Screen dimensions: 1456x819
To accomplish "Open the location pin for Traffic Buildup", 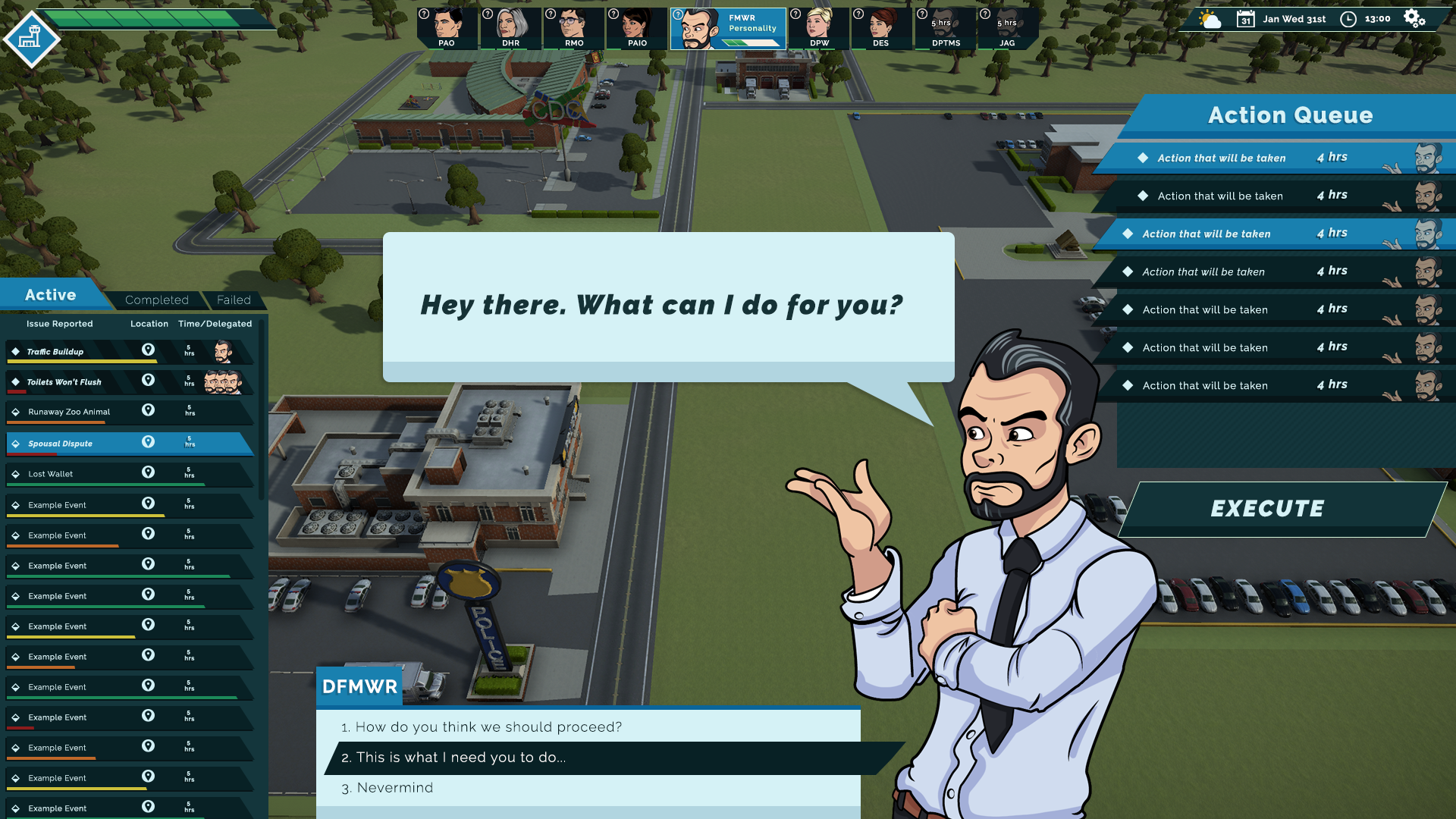I will coord(149,350).
